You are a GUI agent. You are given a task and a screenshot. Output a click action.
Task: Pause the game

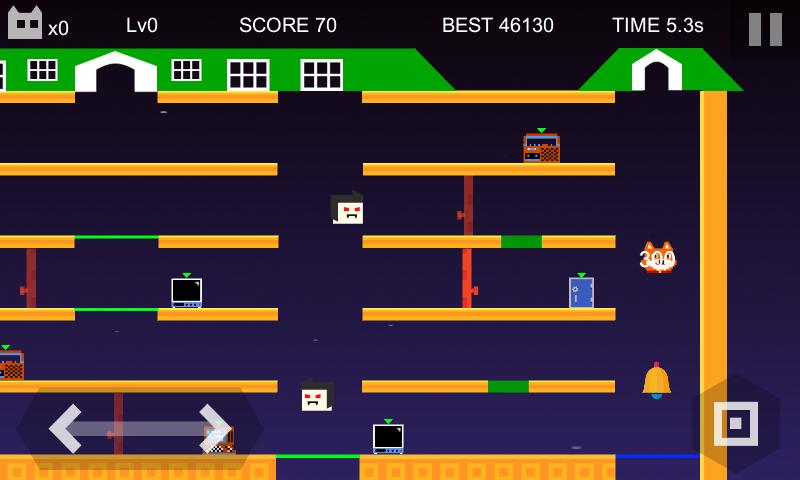coord(765,29)
